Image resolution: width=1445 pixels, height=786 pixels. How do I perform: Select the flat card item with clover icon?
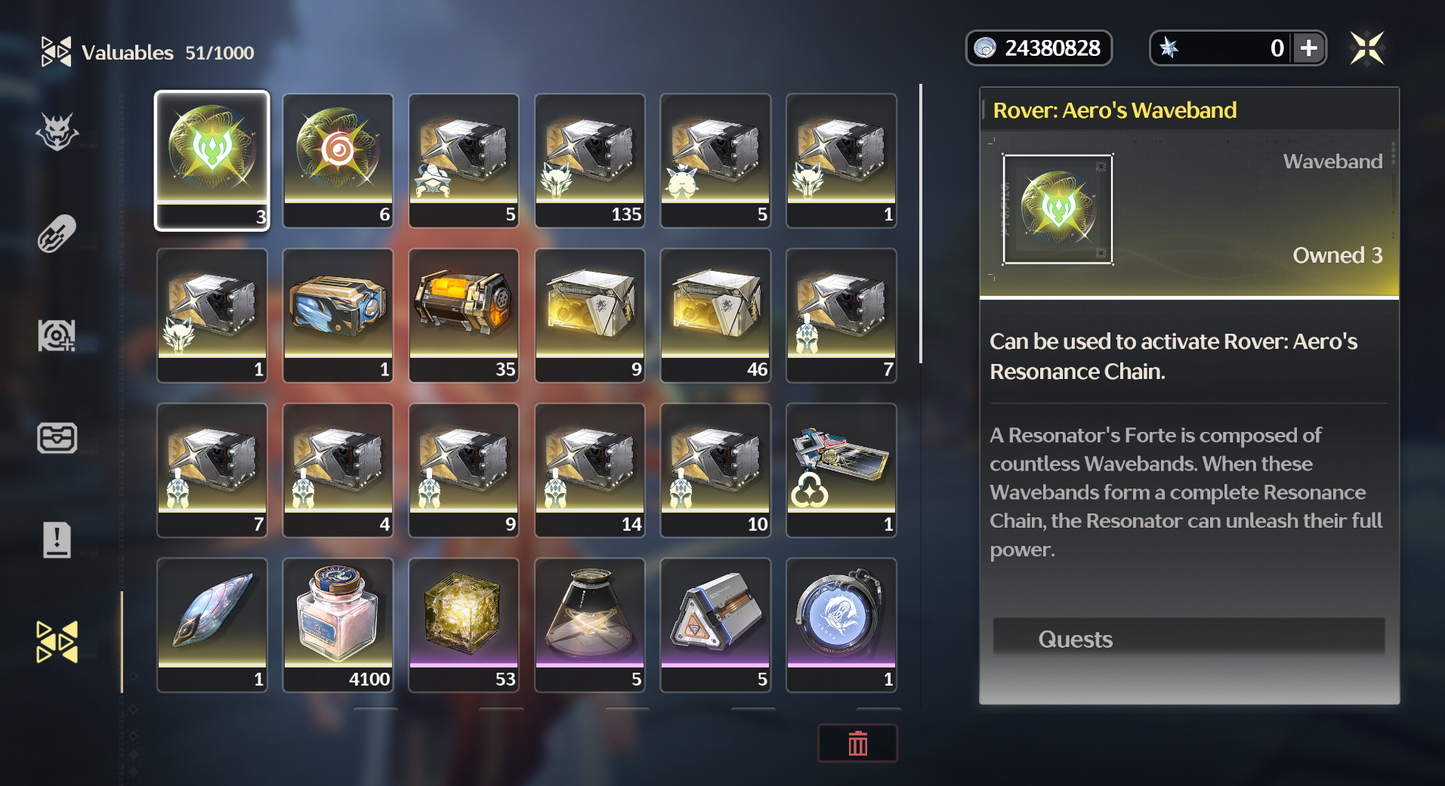[842, 470]
